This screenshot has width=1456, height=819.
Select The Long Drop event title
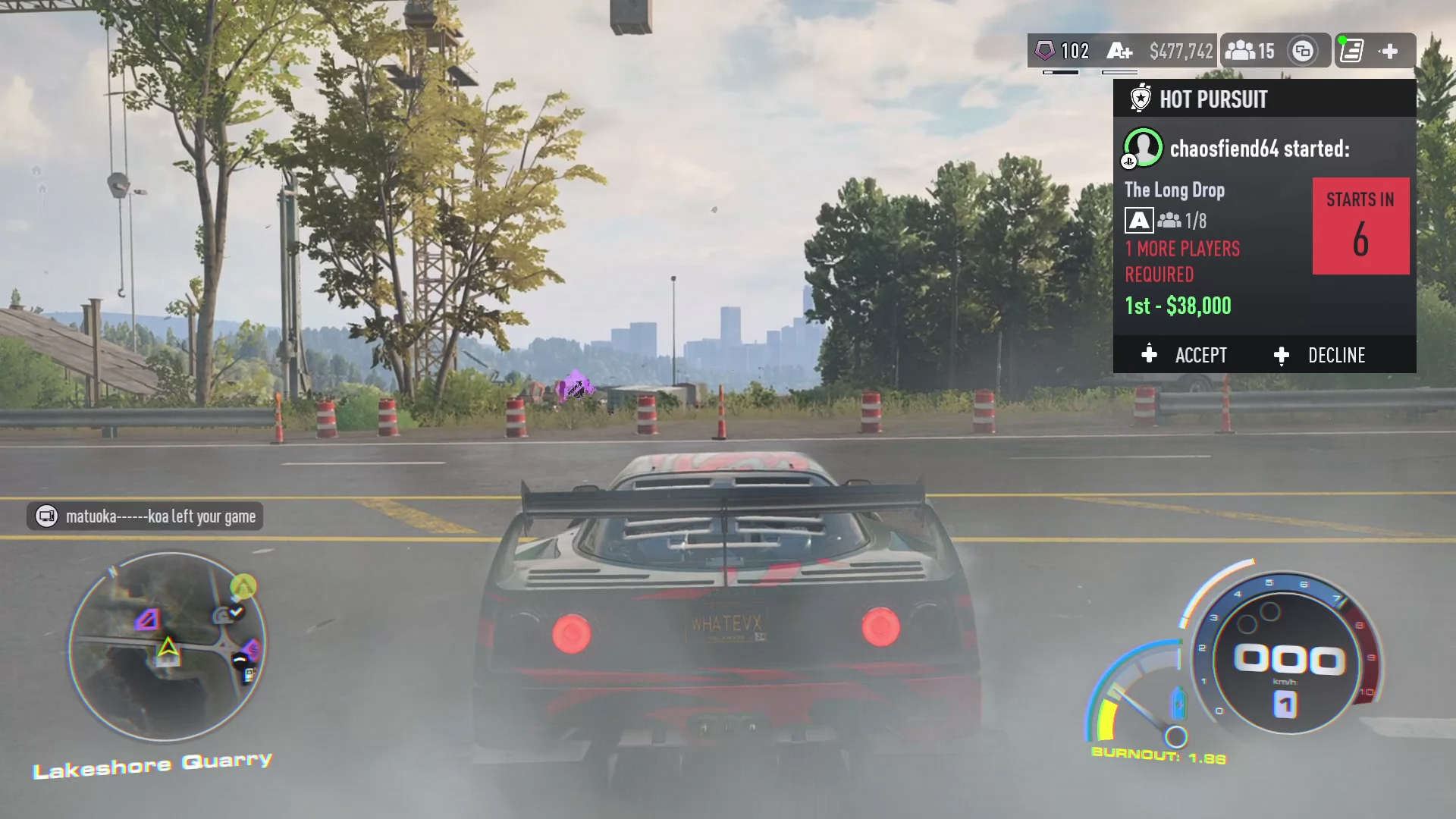(x=1174, y=190)
